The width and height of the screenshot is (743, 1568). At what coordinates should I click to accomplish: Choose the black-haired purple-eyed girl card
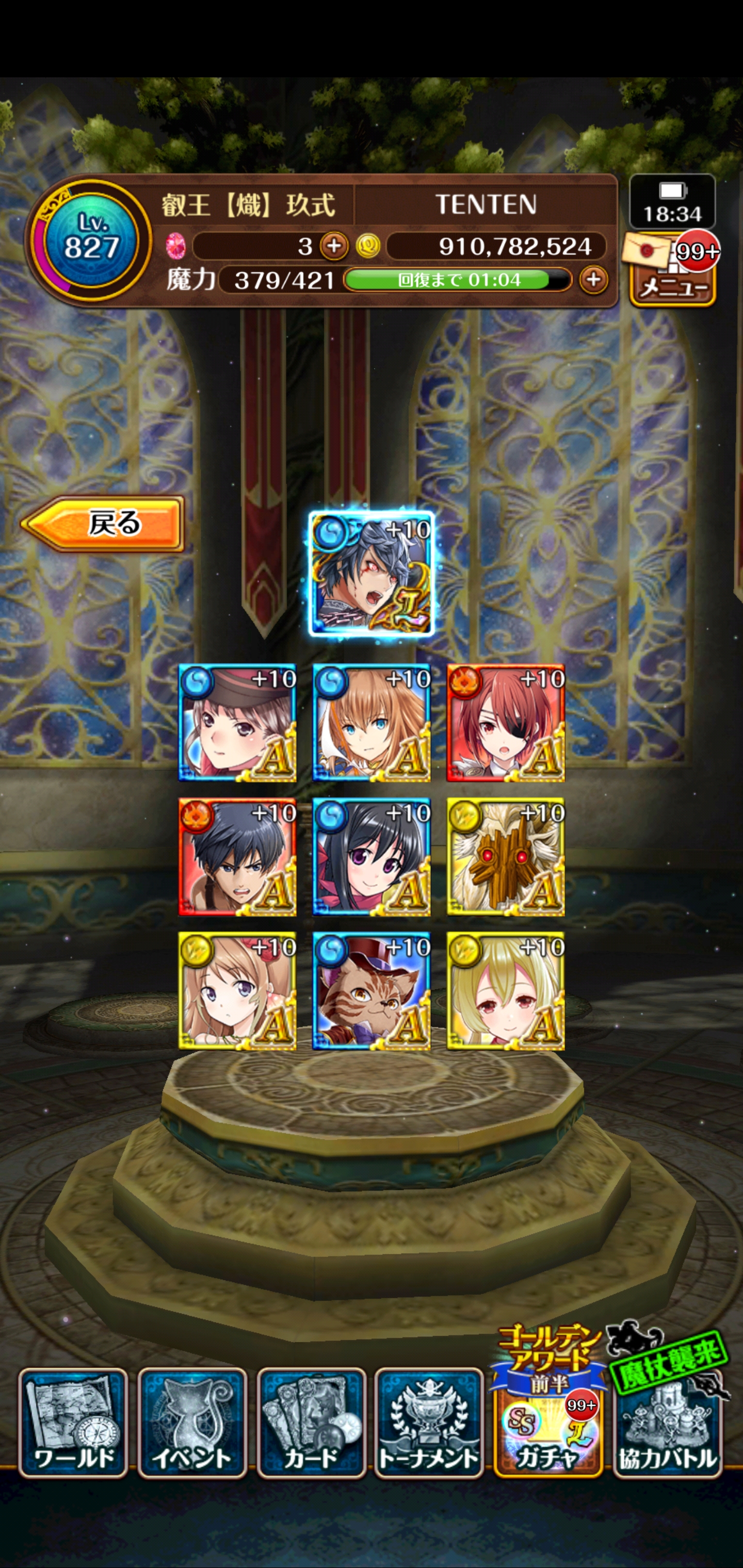coord(371,856)
